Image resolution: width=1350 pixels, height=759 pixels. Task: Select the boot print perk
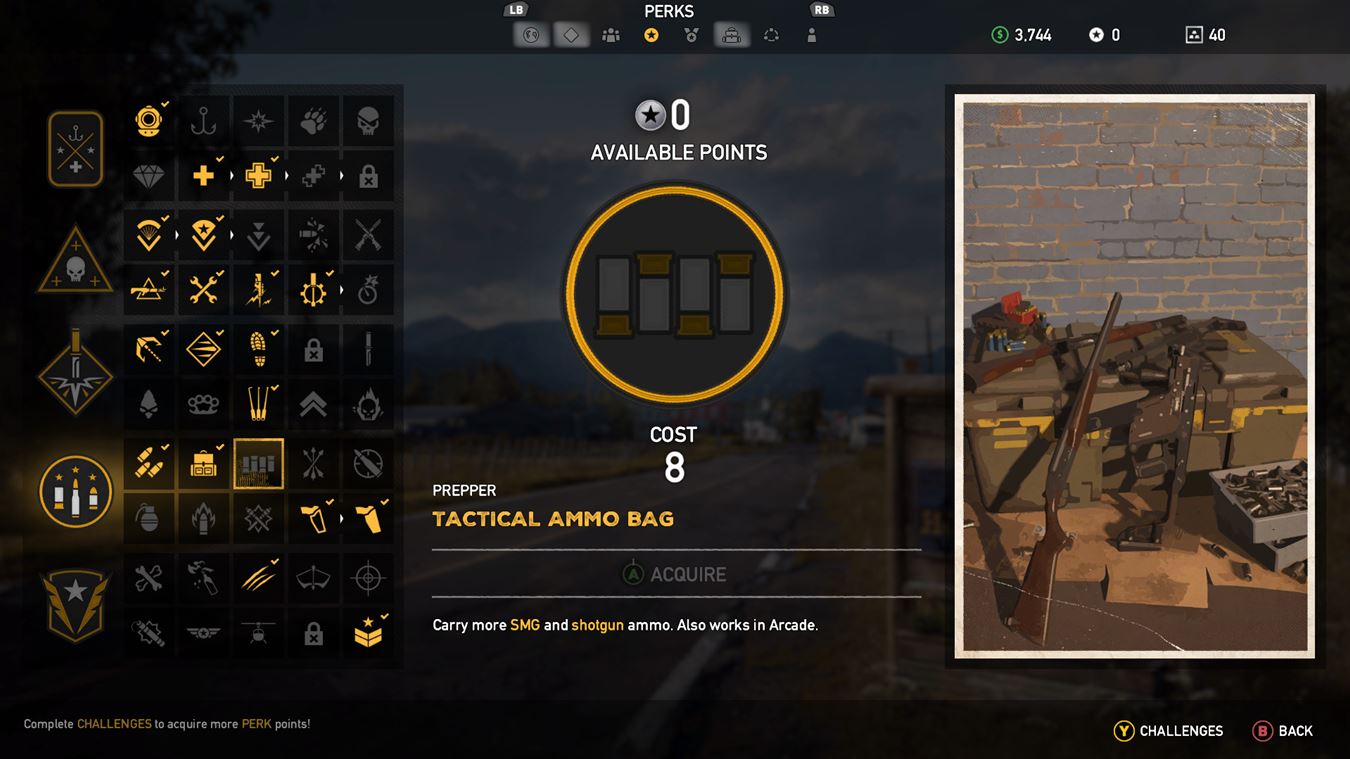(x=259, y=349)
